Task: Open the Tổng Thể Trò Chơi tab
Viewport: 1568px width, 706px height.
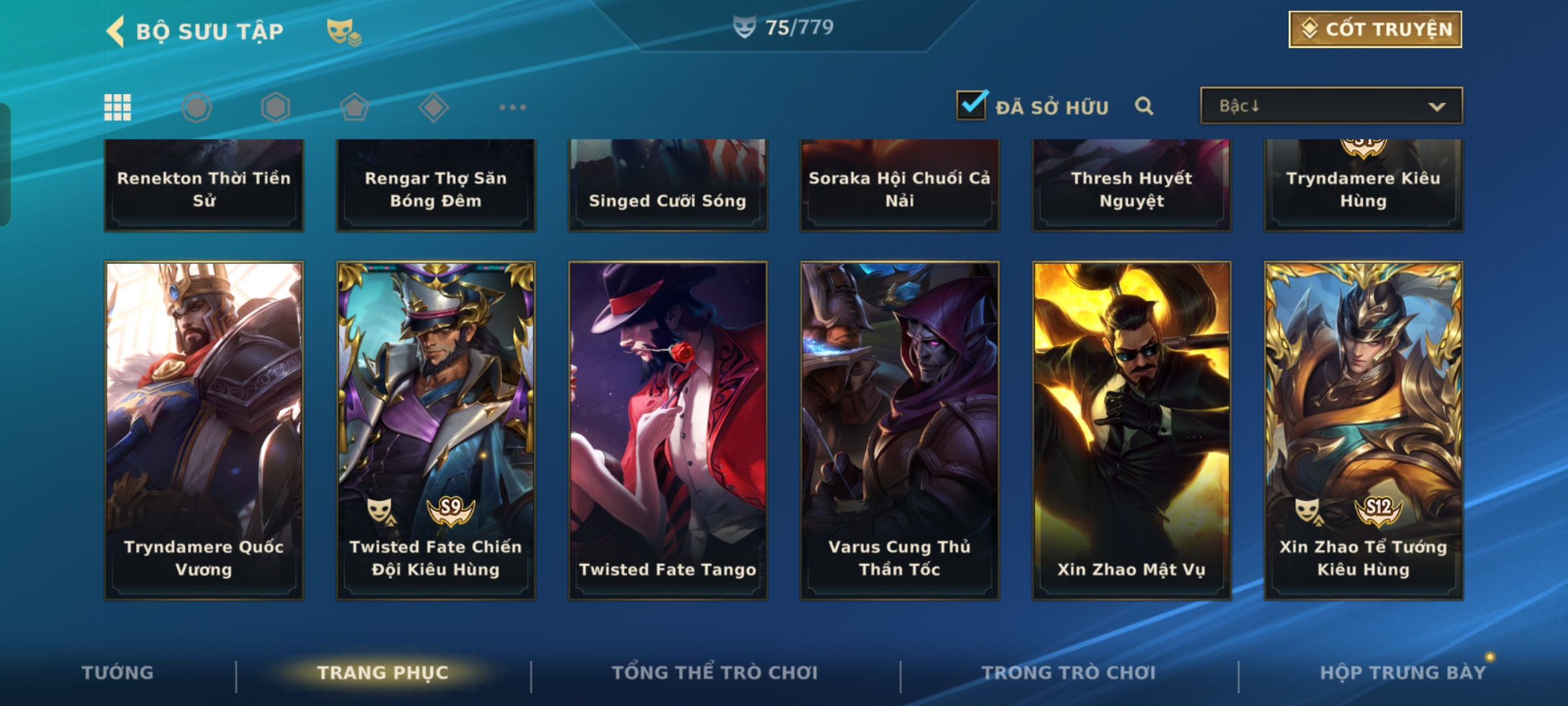Action: pos(715,673)
